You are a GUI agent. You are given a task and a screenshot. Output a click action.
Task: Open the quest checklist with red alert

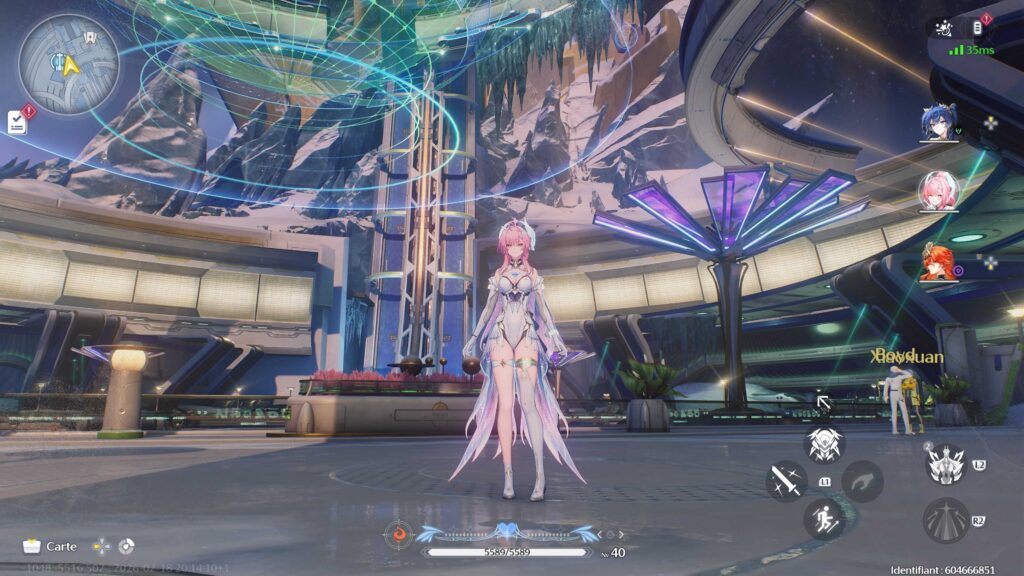[x=17, y=122]
